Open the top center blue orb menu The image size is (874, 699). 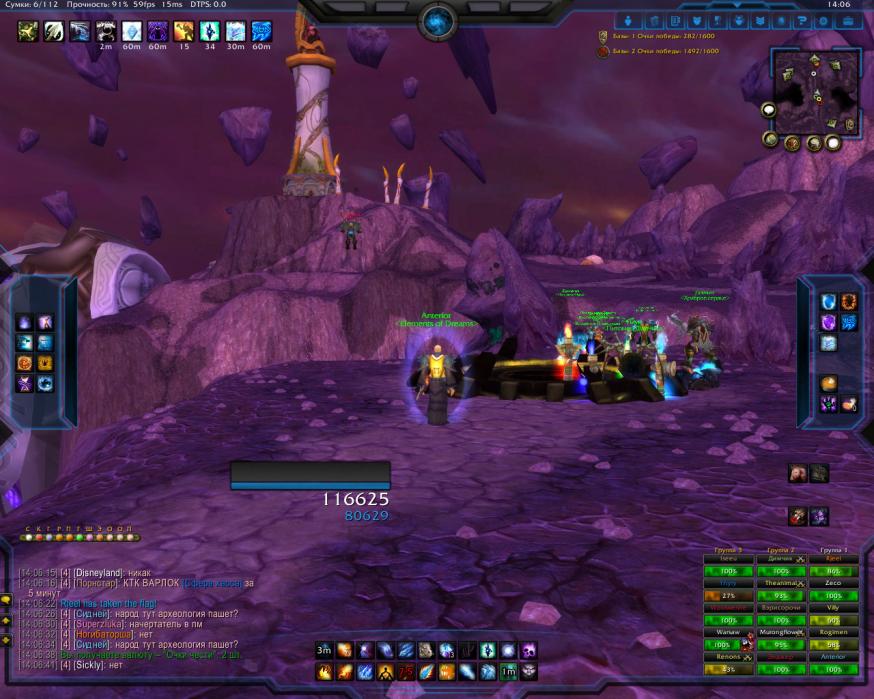click(437, 19)
